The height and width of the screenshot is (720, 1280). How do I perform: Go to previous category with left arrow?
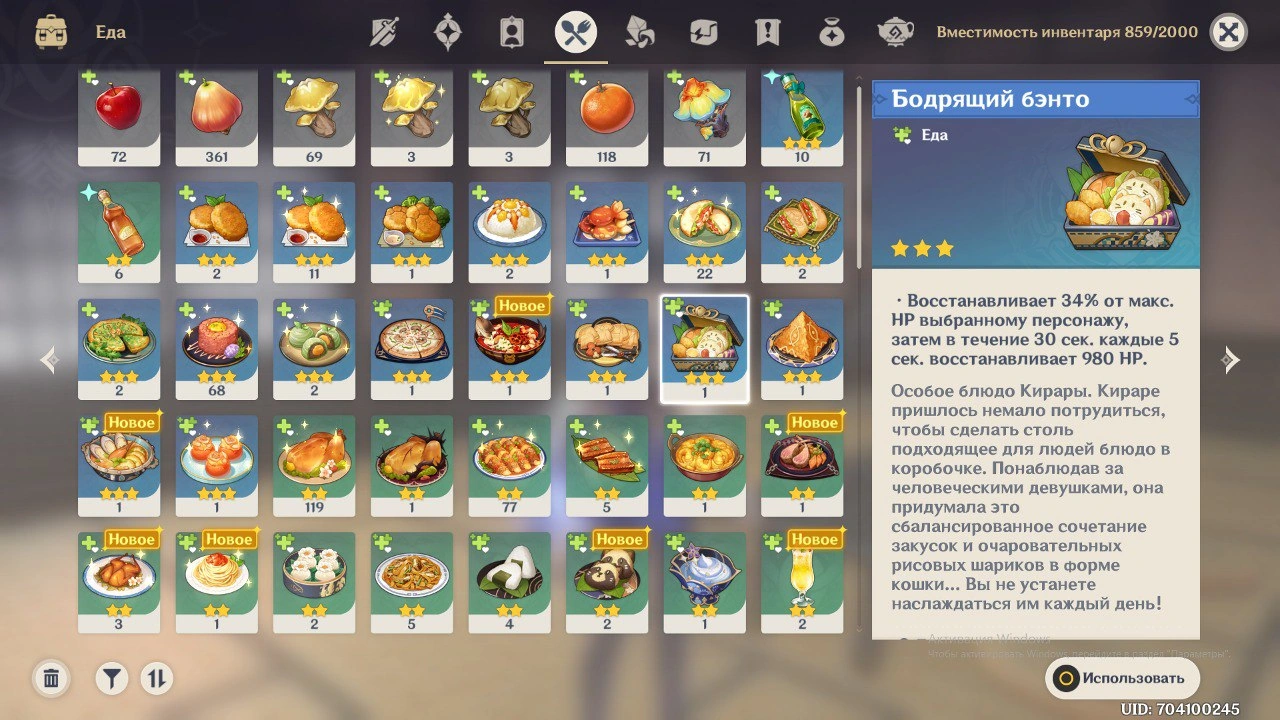coord(49,360)
